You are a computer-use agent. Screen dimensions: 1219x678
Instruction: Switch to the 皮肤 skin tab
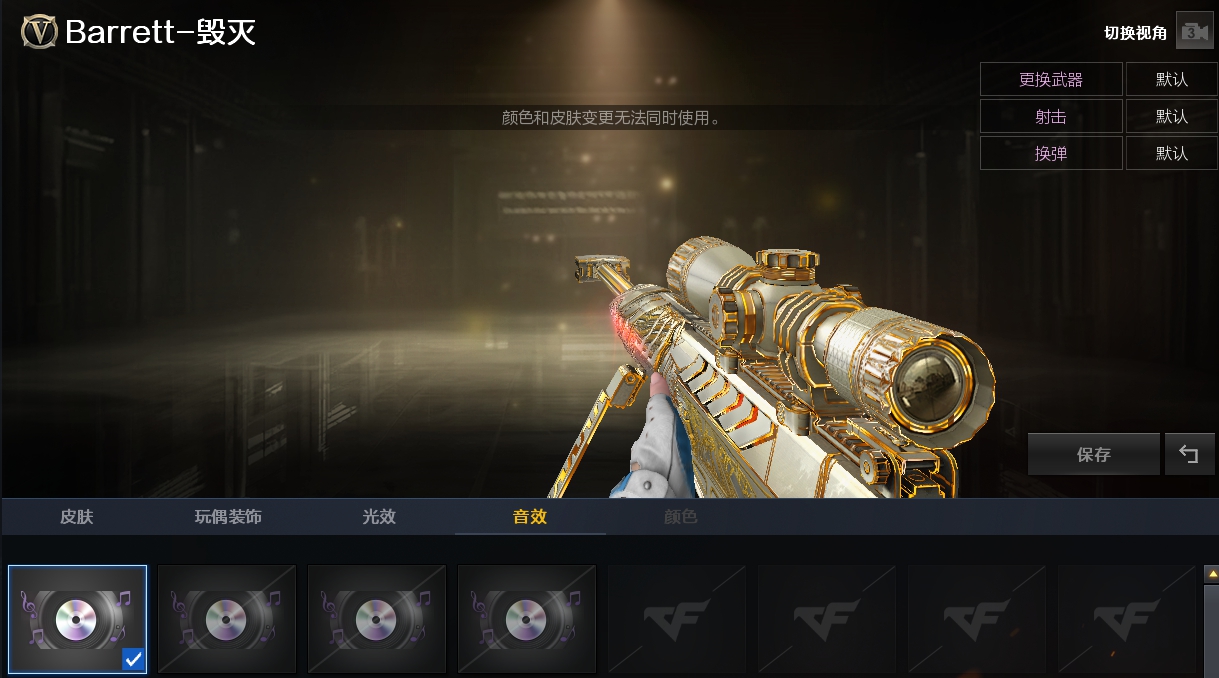click(77, 517)
